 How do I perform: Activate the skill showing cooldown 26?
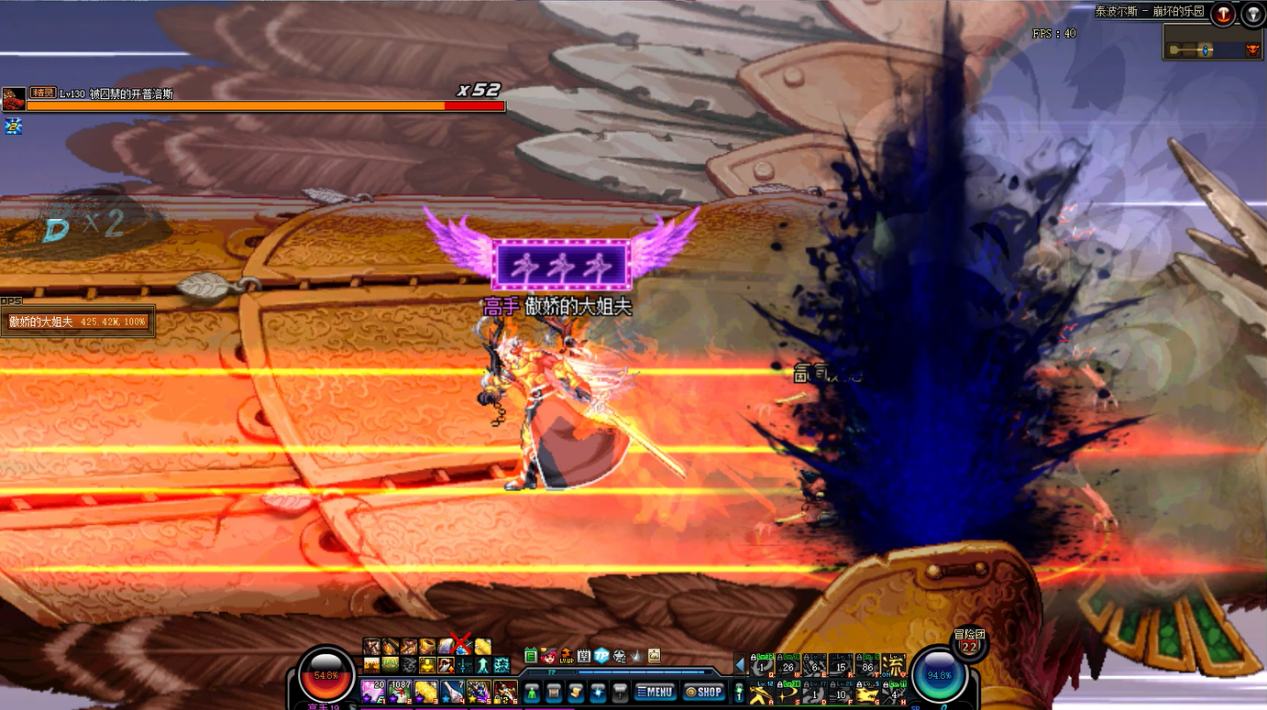(x=788, y=666)
